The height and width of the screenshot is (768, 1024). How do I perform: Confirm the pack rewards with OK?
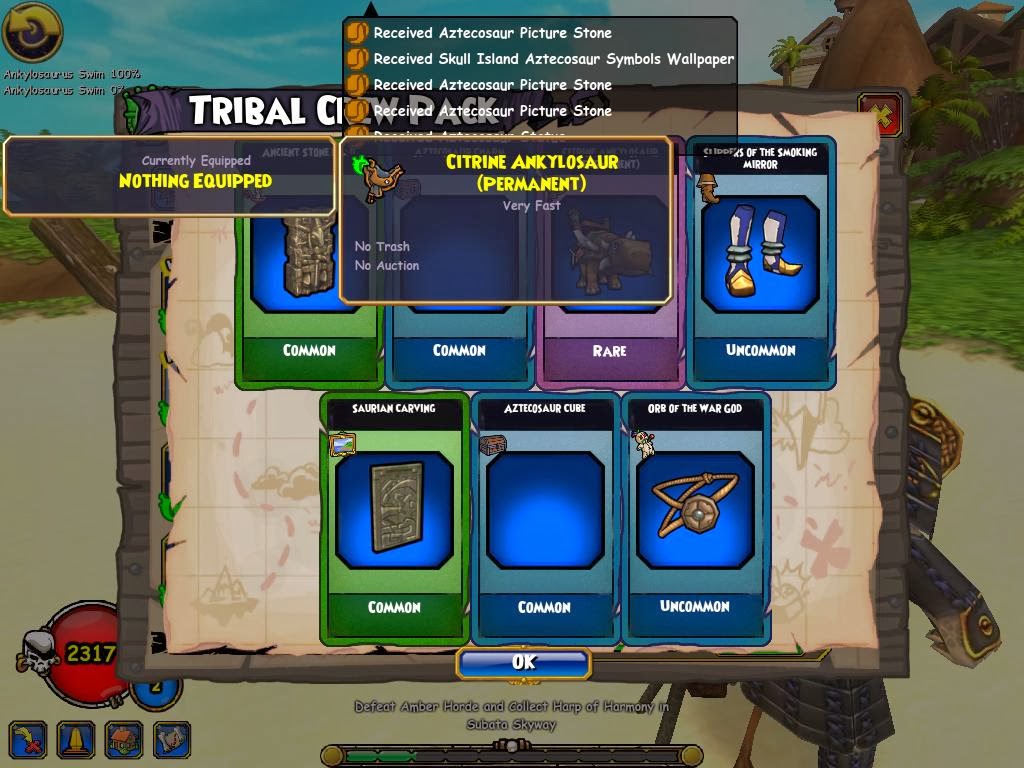click(x=523, y=663)
